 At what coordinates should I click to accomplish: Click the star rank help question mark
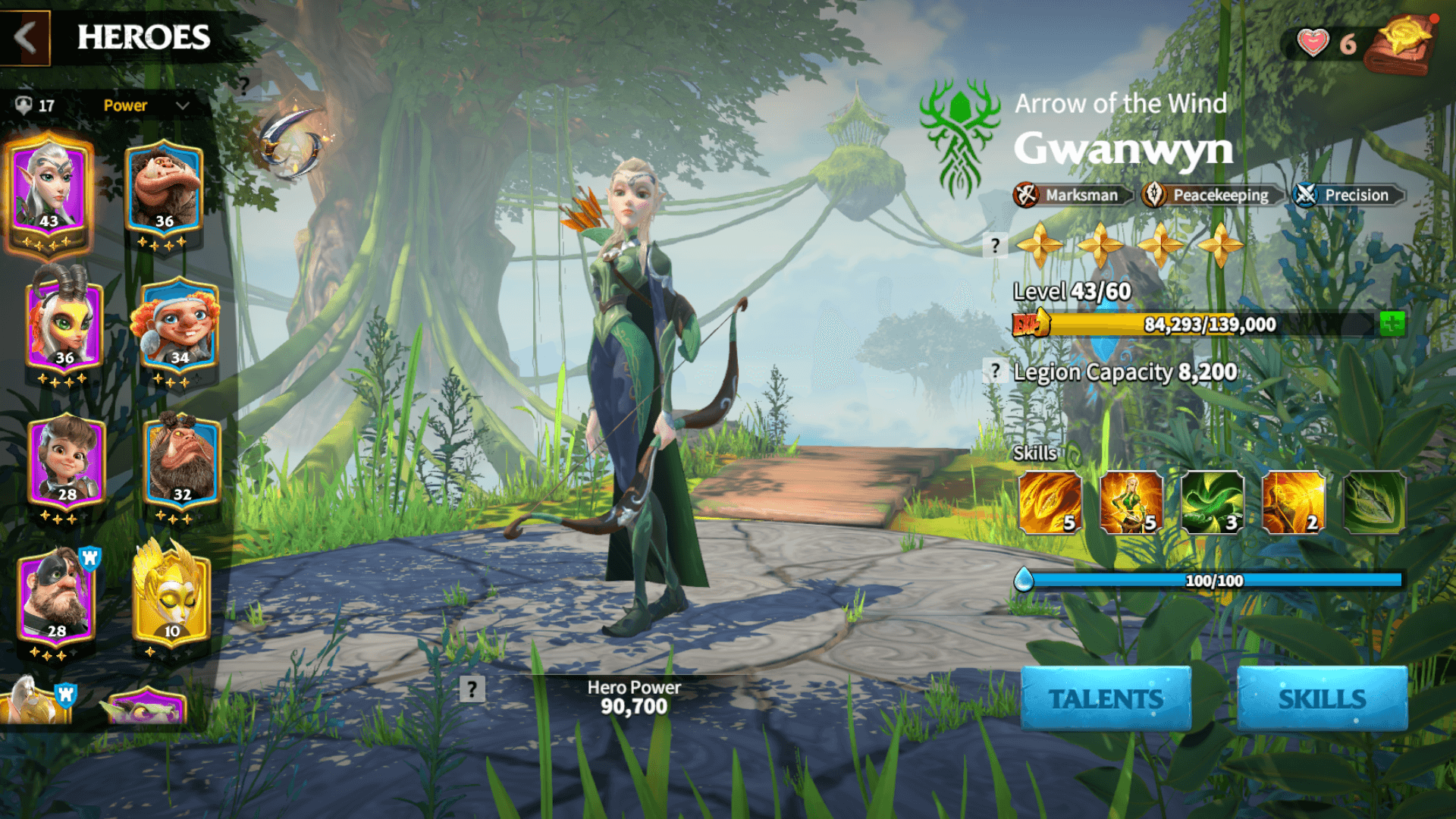pyautogui.click(x=995, y=246)
